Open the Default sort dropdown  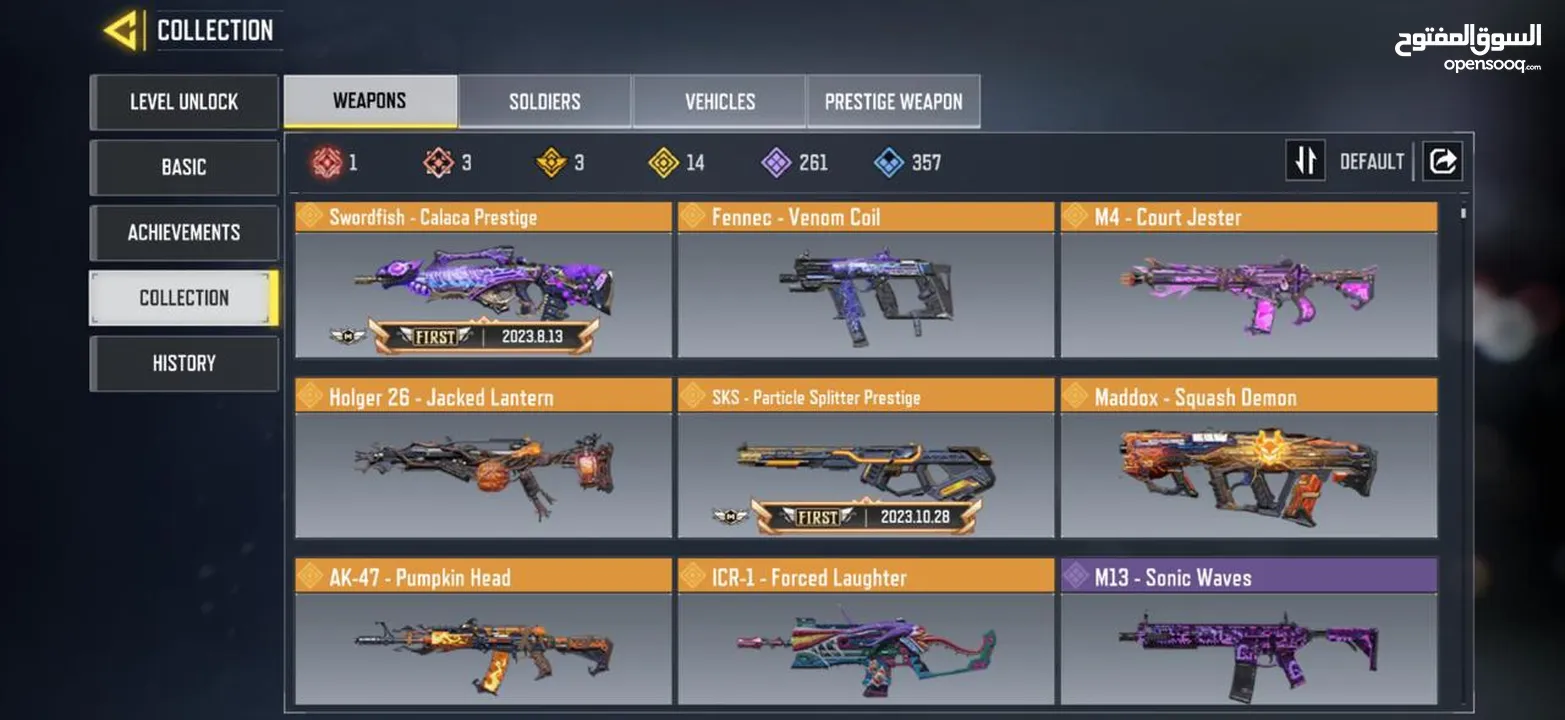pos(1372,160)
